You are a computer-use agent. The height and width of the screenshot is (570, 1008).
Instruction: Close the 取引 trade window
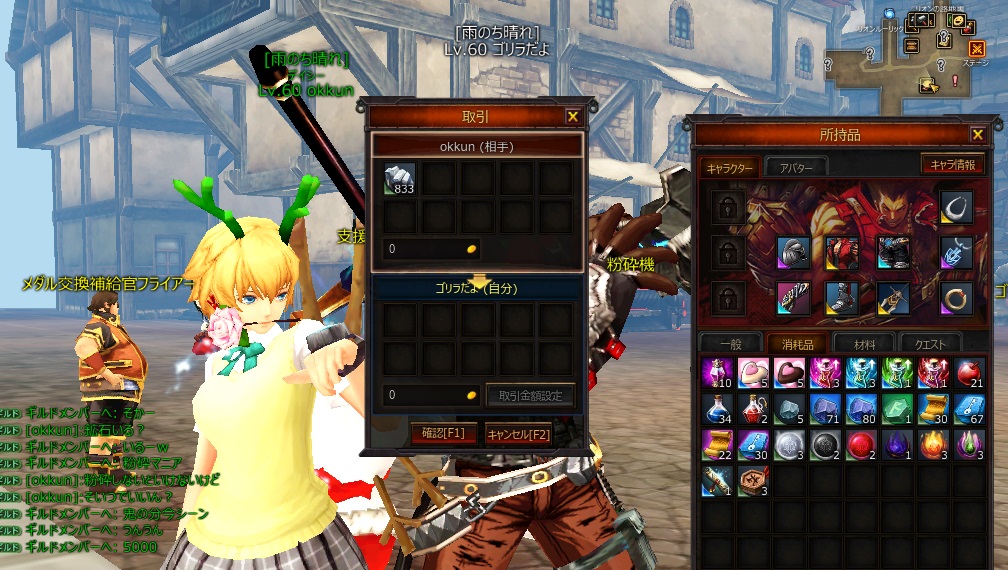[573, 117]
